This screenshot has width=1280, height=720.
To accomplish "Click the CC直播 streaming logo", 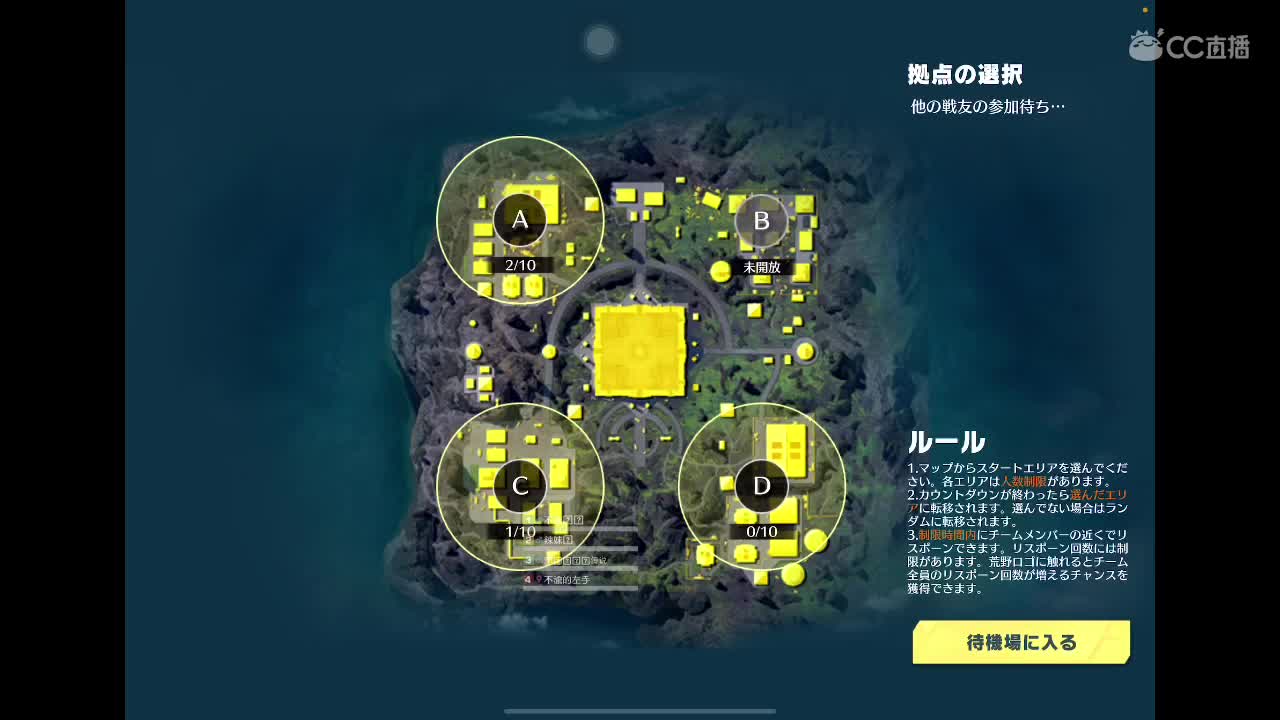I will tap(1192, 44).
